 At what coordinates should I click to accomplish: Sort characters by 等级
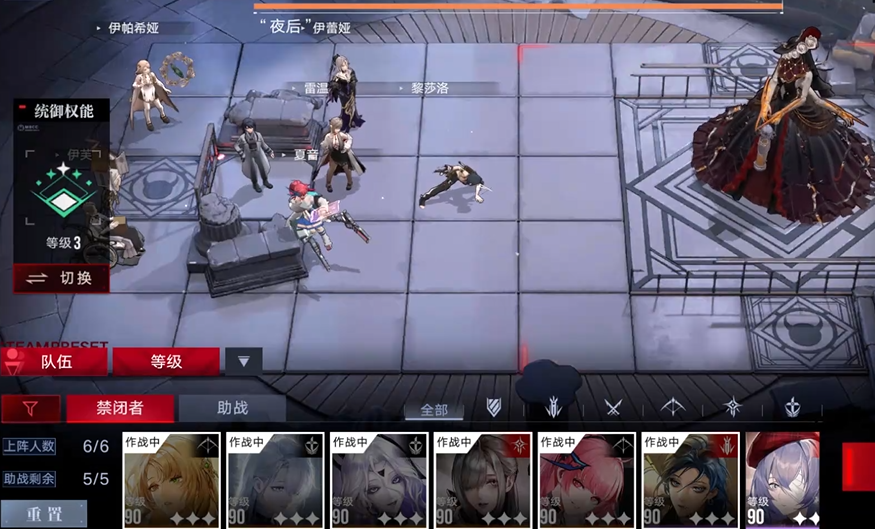coord(166,361)
